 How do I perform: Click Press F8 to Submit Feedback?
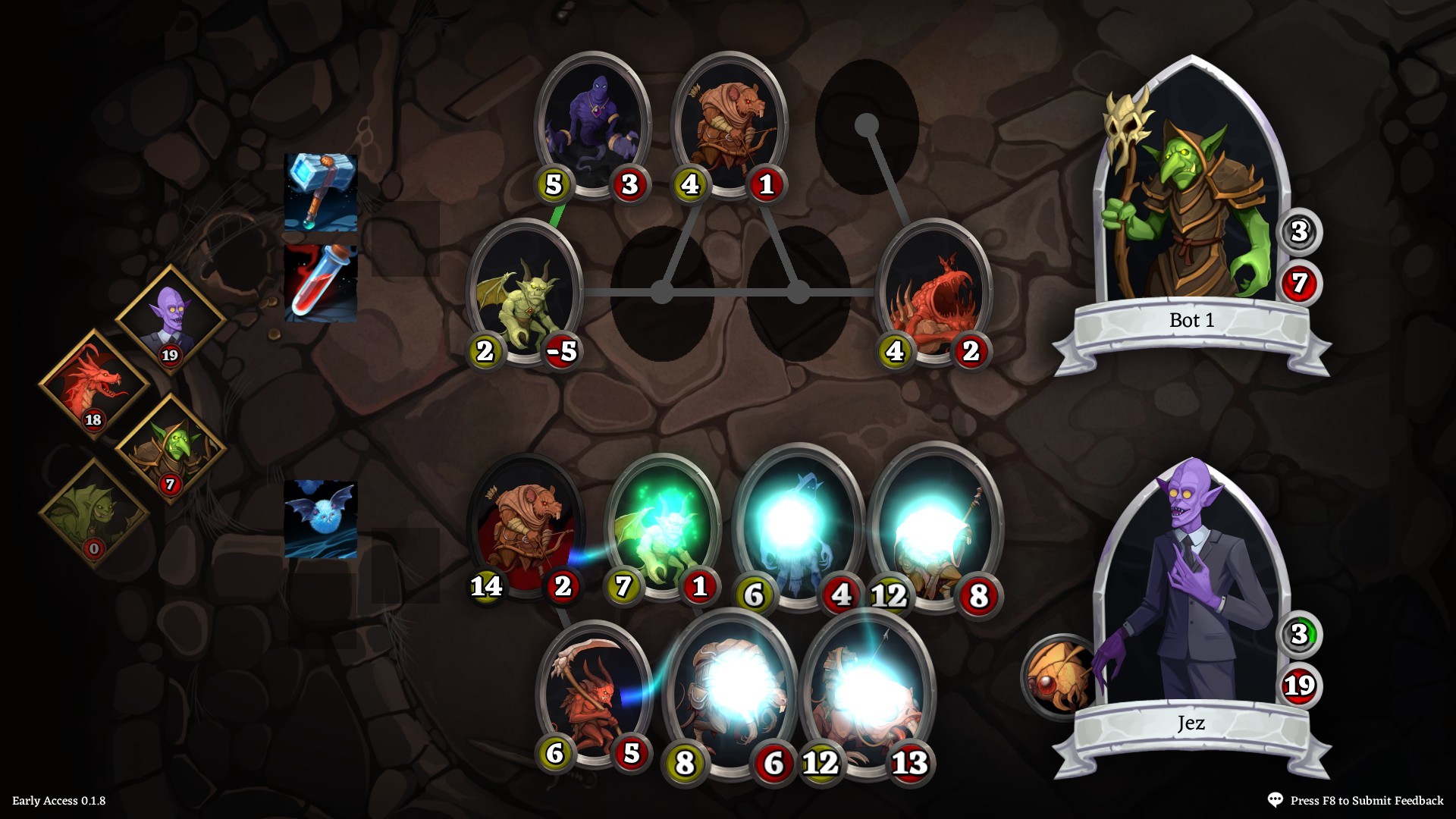1365,799
